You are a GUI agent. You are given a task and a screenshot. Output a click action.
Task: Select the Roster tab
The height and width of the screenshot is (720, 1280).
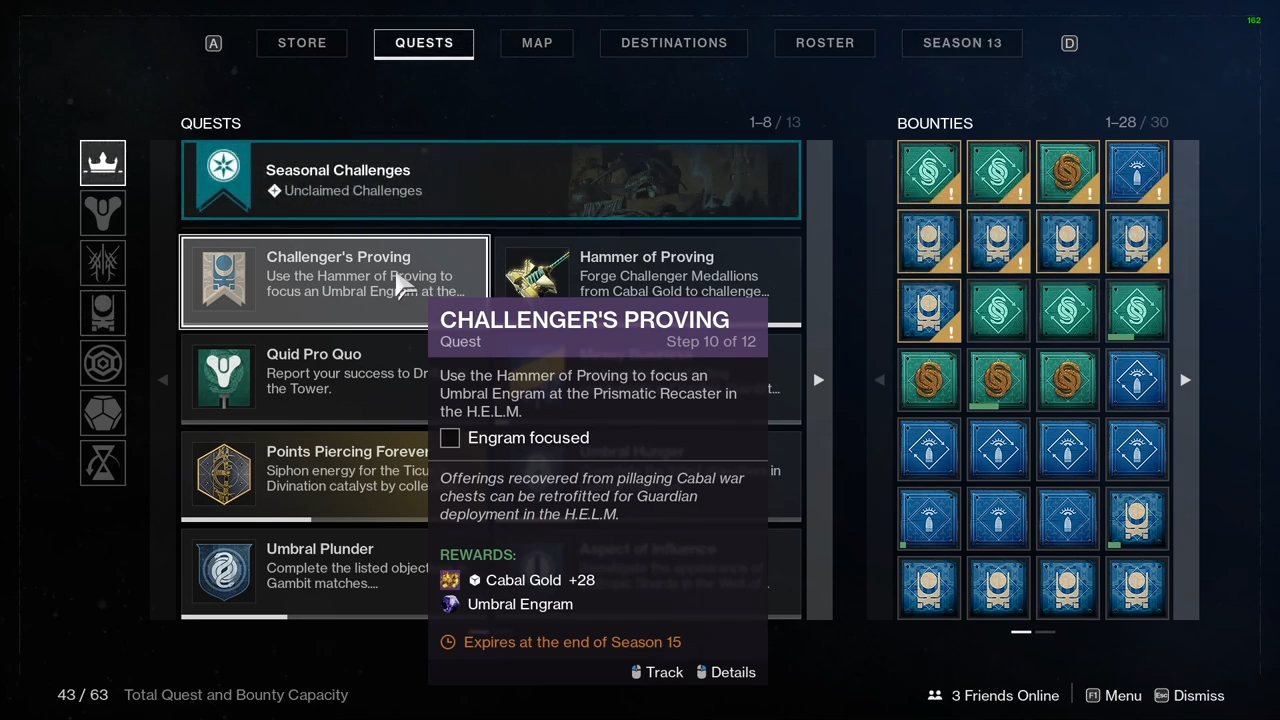click(825, 43)
